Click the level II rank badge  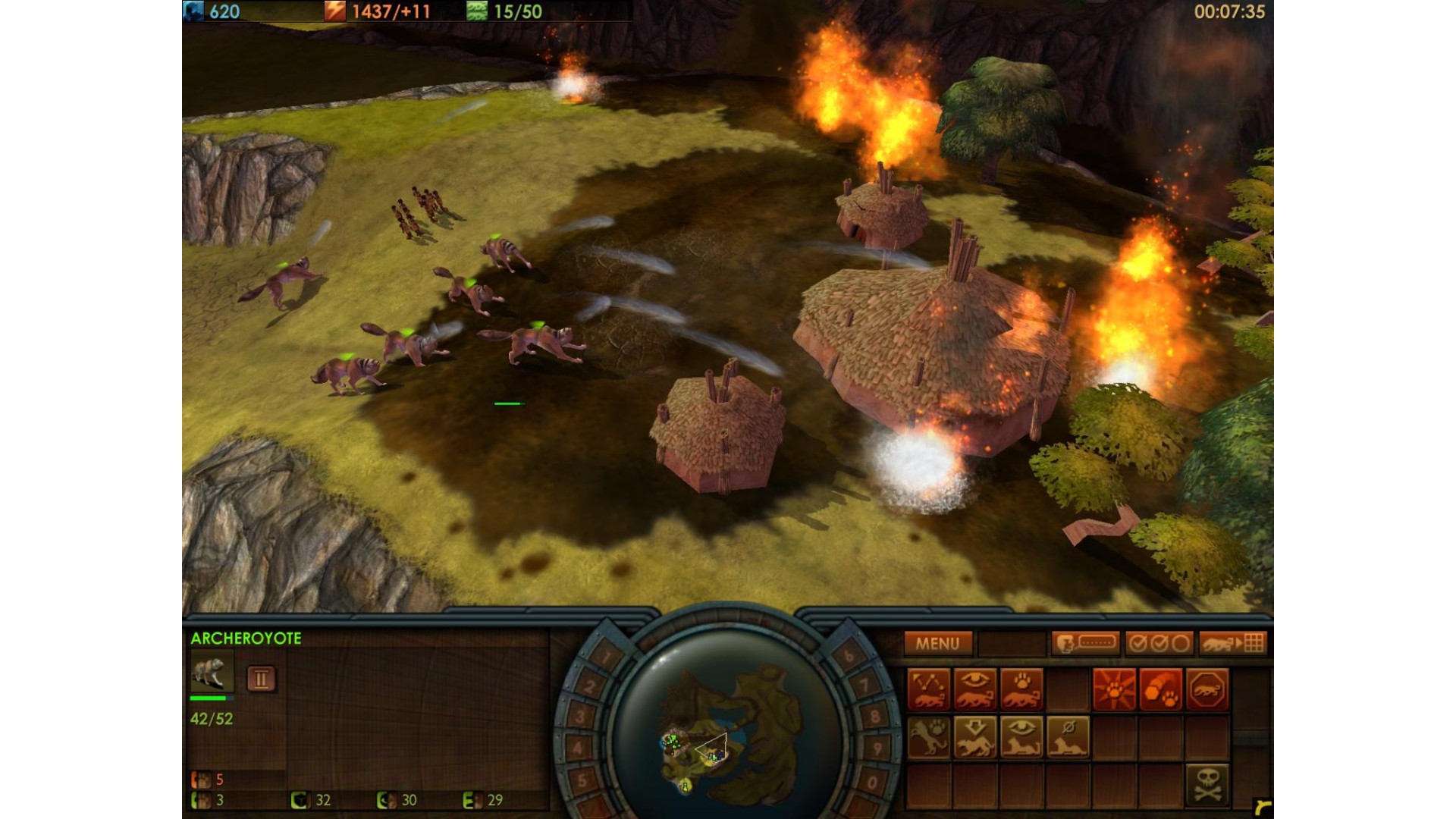point(261,679)
